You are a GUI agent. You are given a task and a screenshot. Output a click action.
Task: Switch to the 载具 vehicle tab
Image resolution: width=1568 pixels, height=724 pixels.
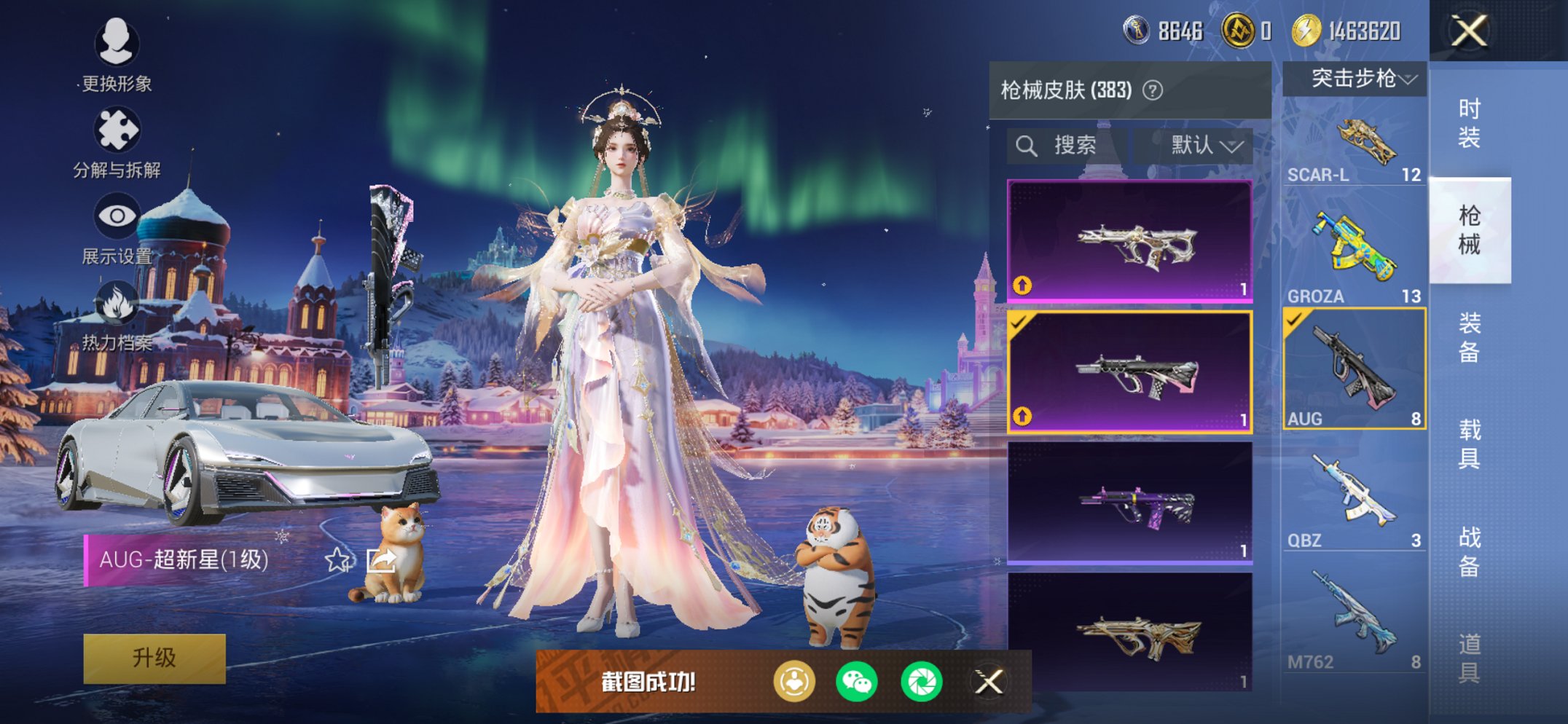point(1469,444)
